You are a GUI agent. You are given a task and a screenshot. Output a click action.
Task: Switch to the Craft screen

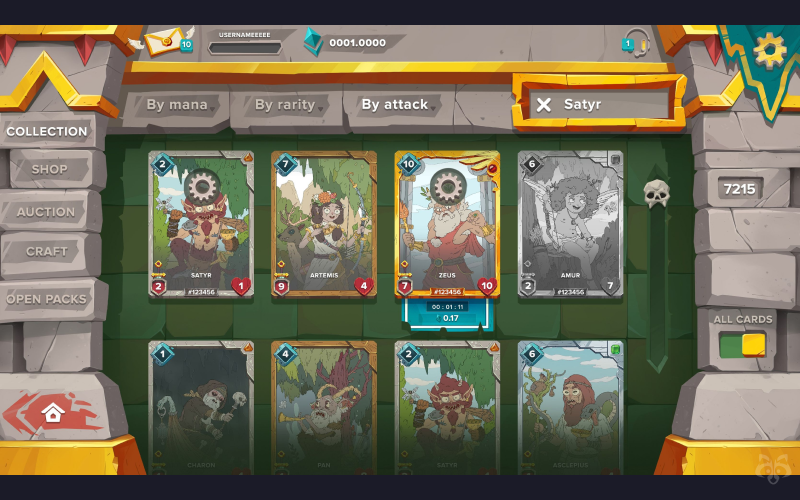pyautogui.click(x=47, y=251)
